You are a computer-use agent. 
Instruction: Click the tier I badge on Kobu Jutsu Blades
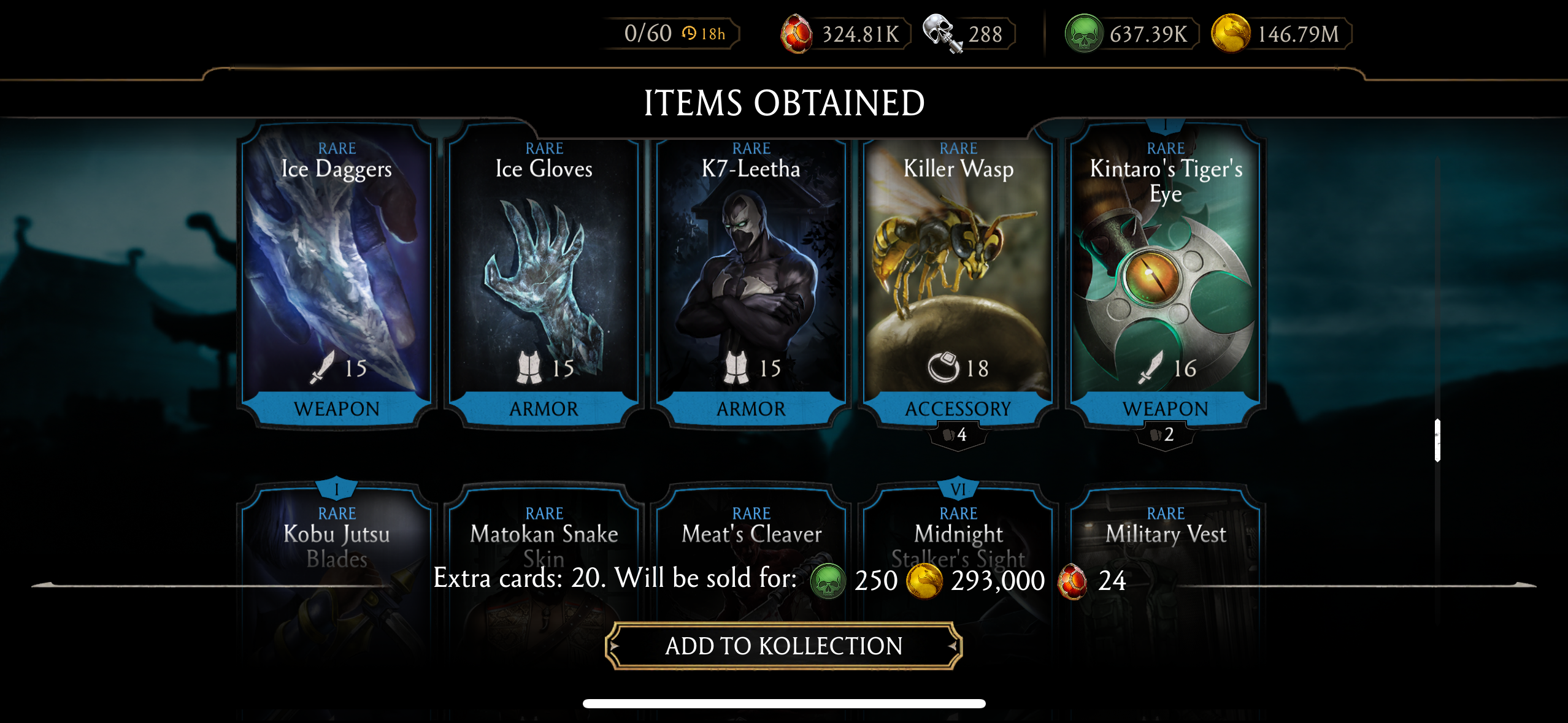(336, 488)
